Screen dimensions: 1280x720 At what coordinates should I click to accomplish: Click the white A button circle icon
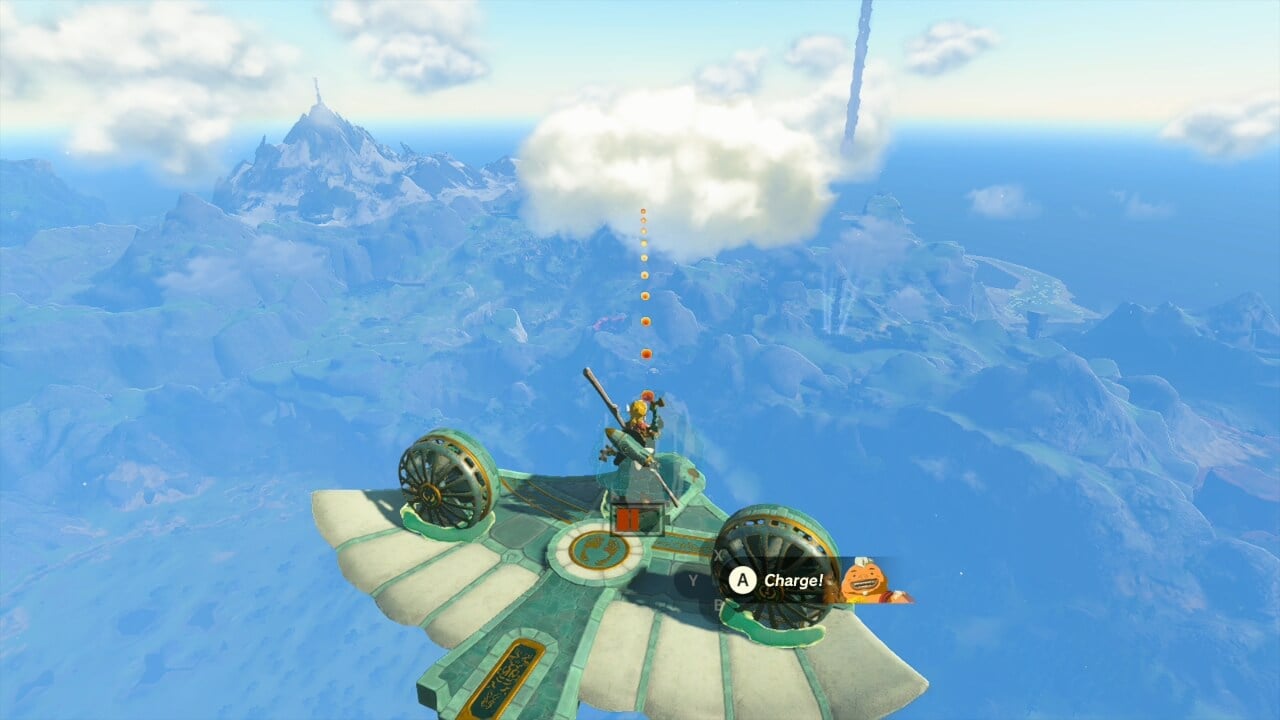pos(742,581)
